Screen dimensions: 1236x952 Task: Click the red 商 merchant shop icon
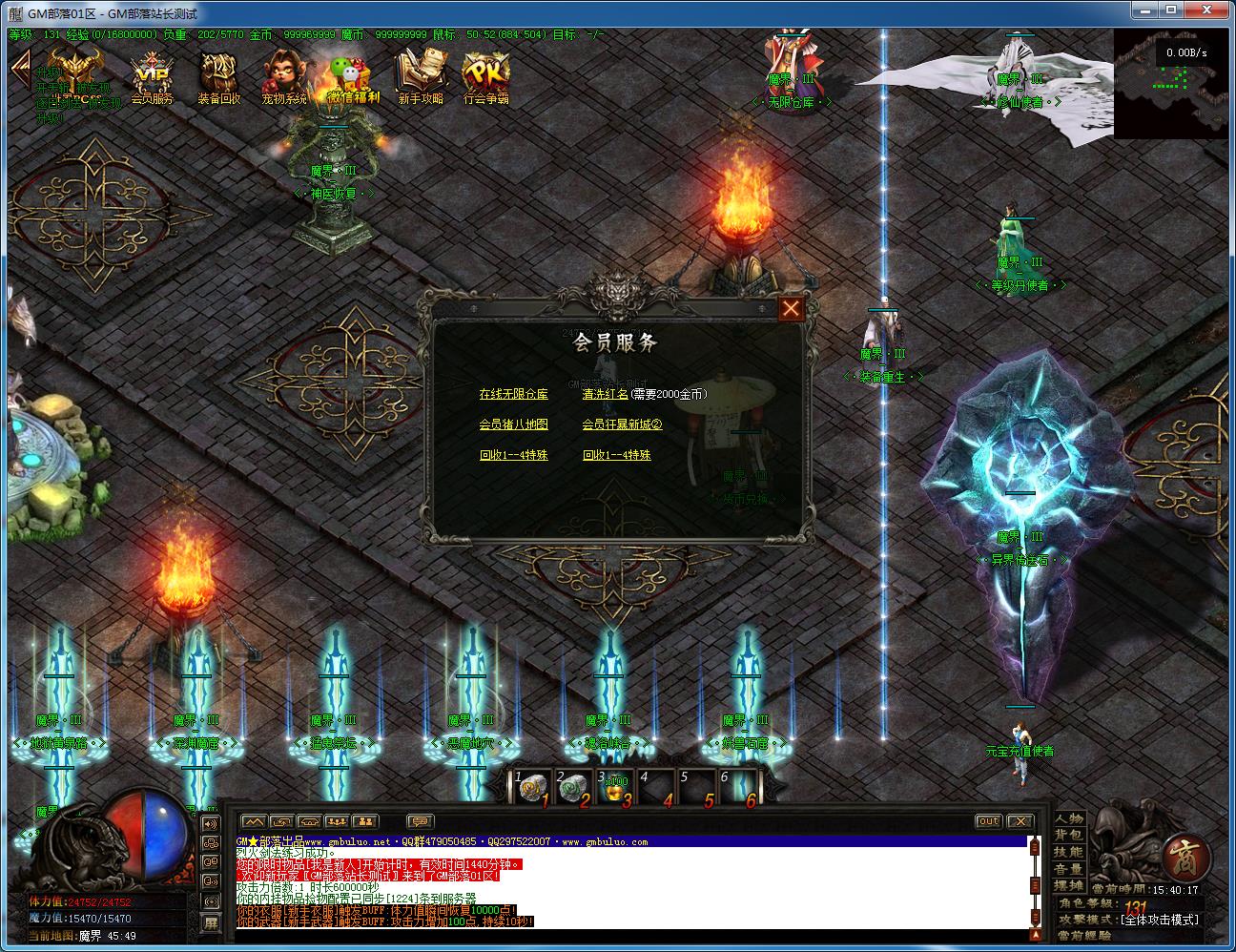[x=1184, y=859]
